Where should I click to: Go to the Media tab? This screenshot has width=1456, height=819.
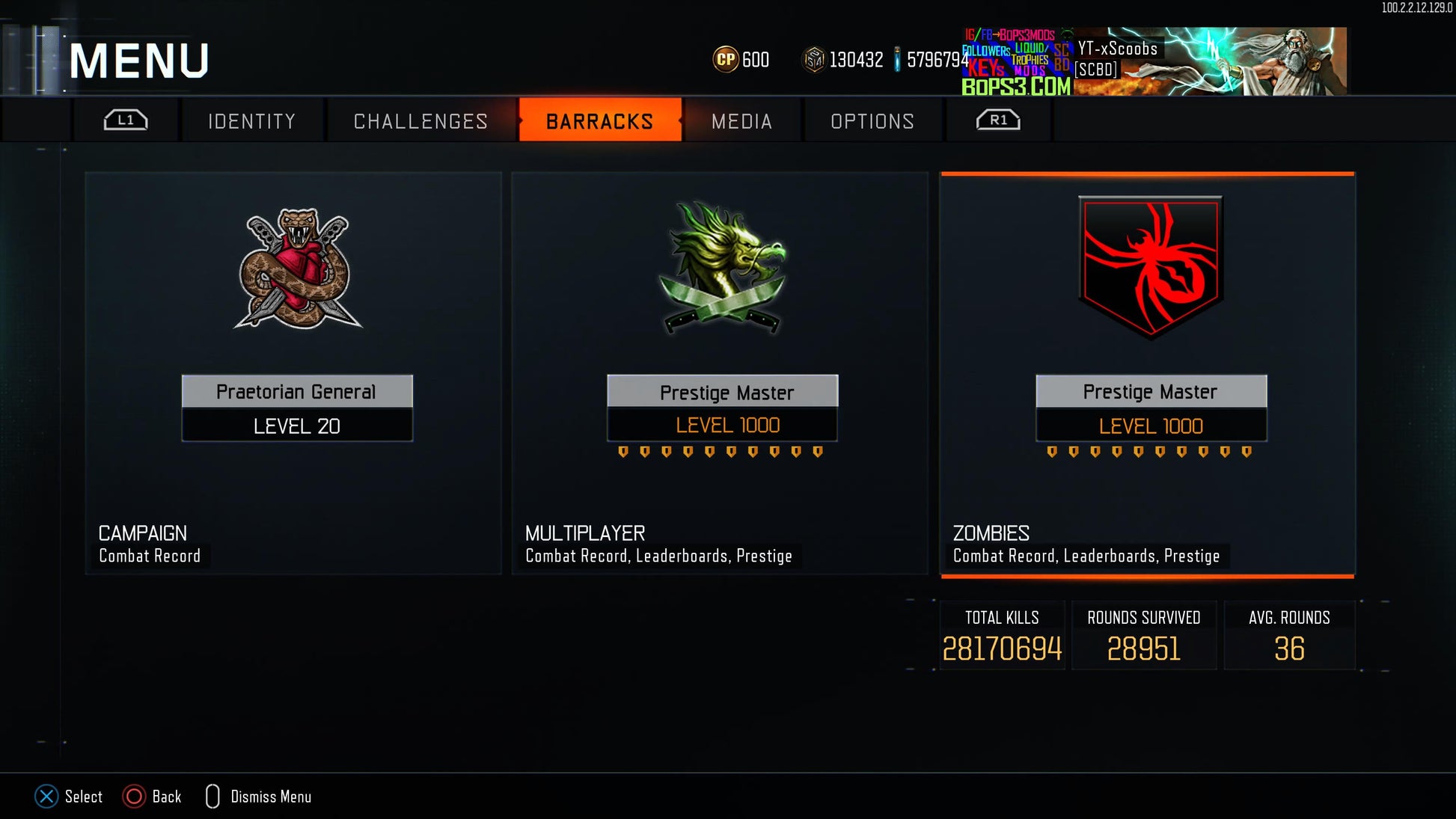pyautogui.click(x=741, y=121)
